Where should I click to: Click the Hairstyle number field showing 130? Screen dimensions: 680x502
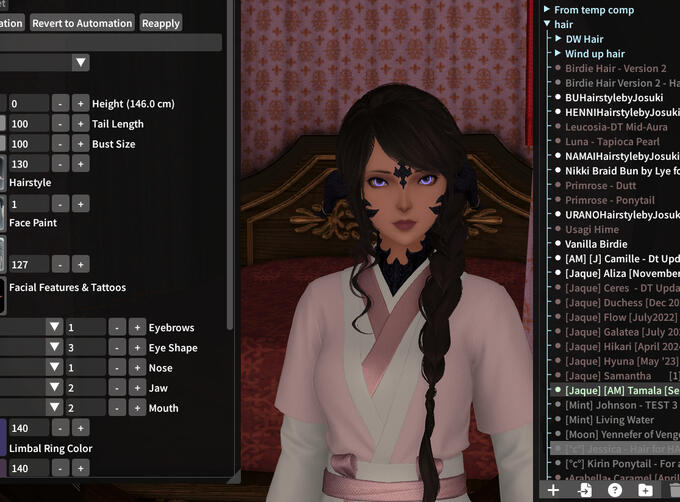pyautogui.click(x=27, y=164)
